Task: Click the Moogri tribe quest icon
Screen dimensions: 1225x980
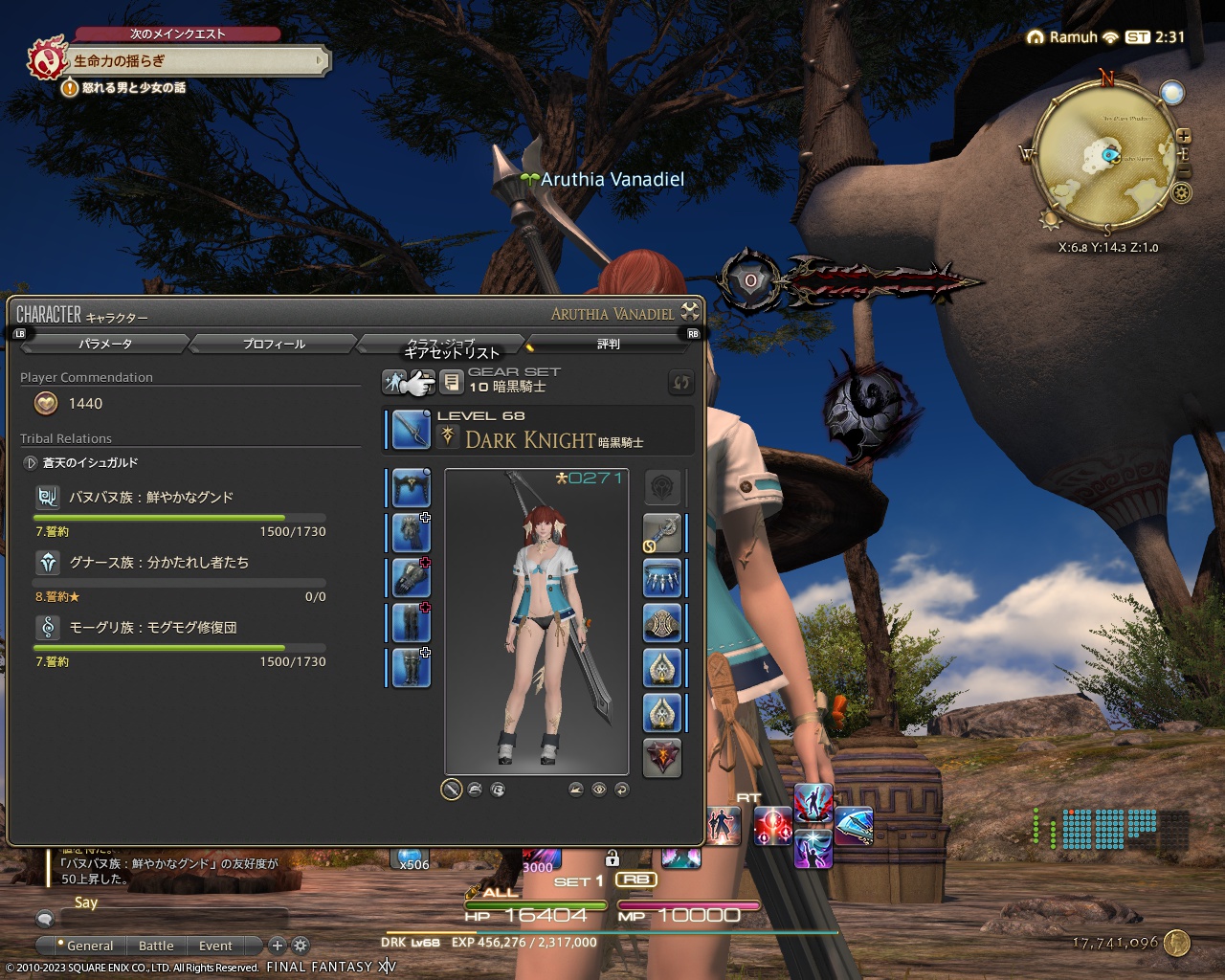Action: 48,627
